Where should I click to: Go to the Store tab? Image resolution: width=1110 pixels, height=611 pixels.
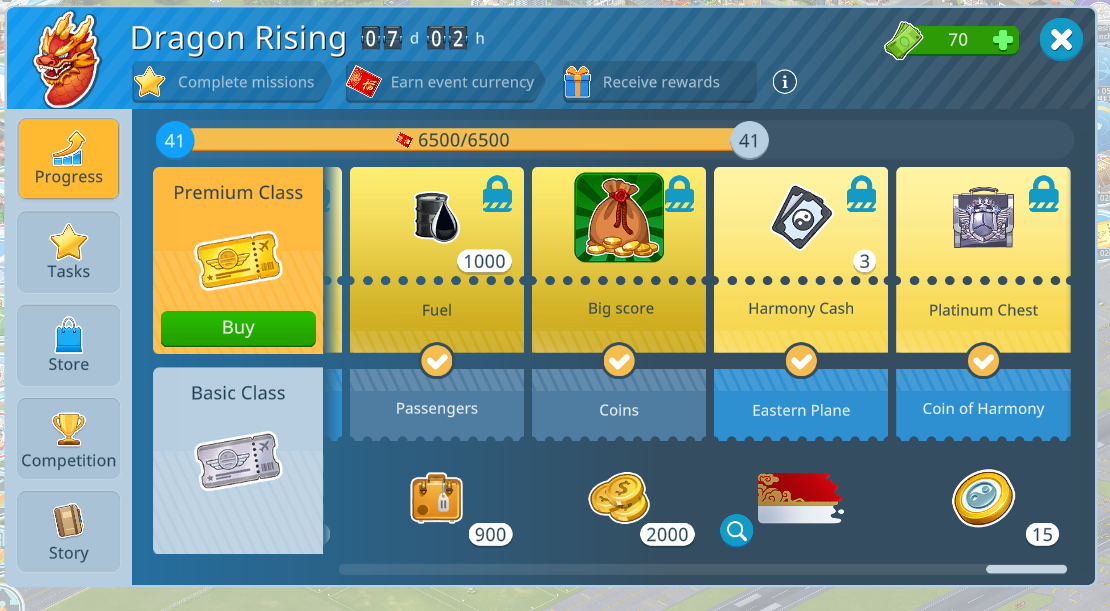[x=68, y=345]
